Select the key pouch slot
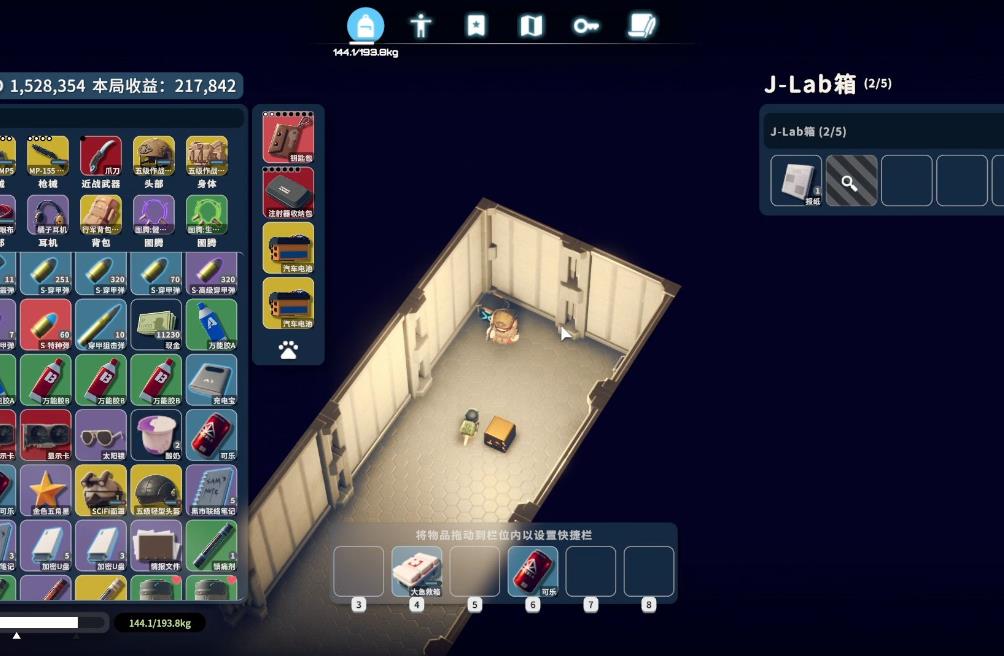Viewport: 1004px width, 656px height. pos(288,137)
